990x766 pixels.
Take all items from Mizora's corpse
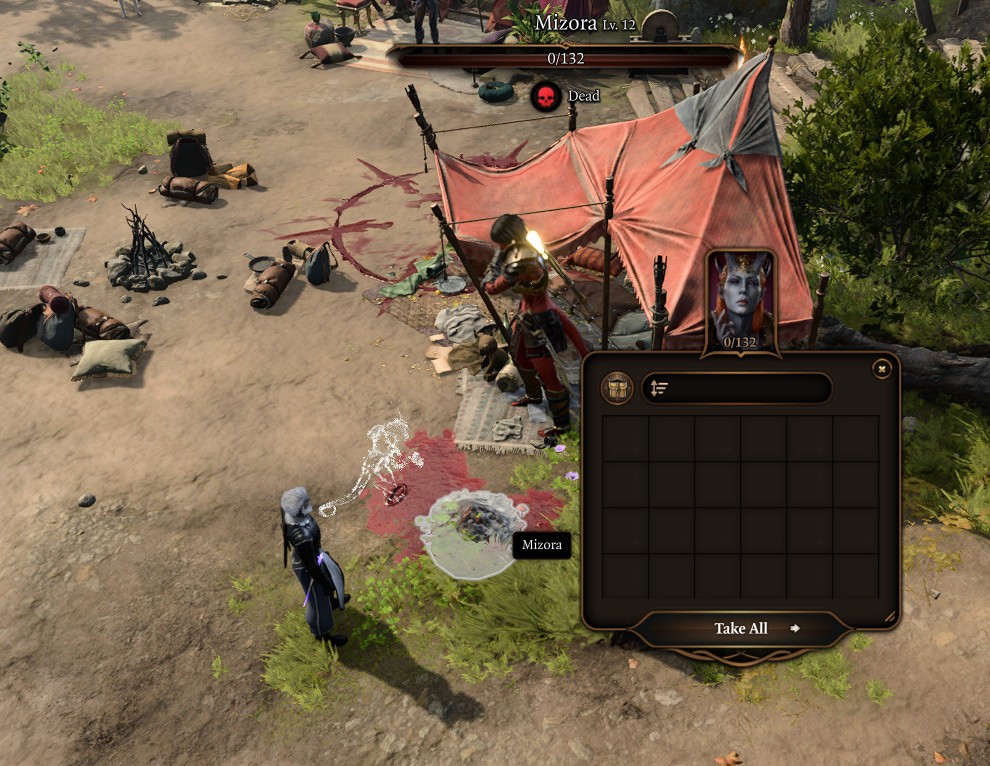point(741,628)
